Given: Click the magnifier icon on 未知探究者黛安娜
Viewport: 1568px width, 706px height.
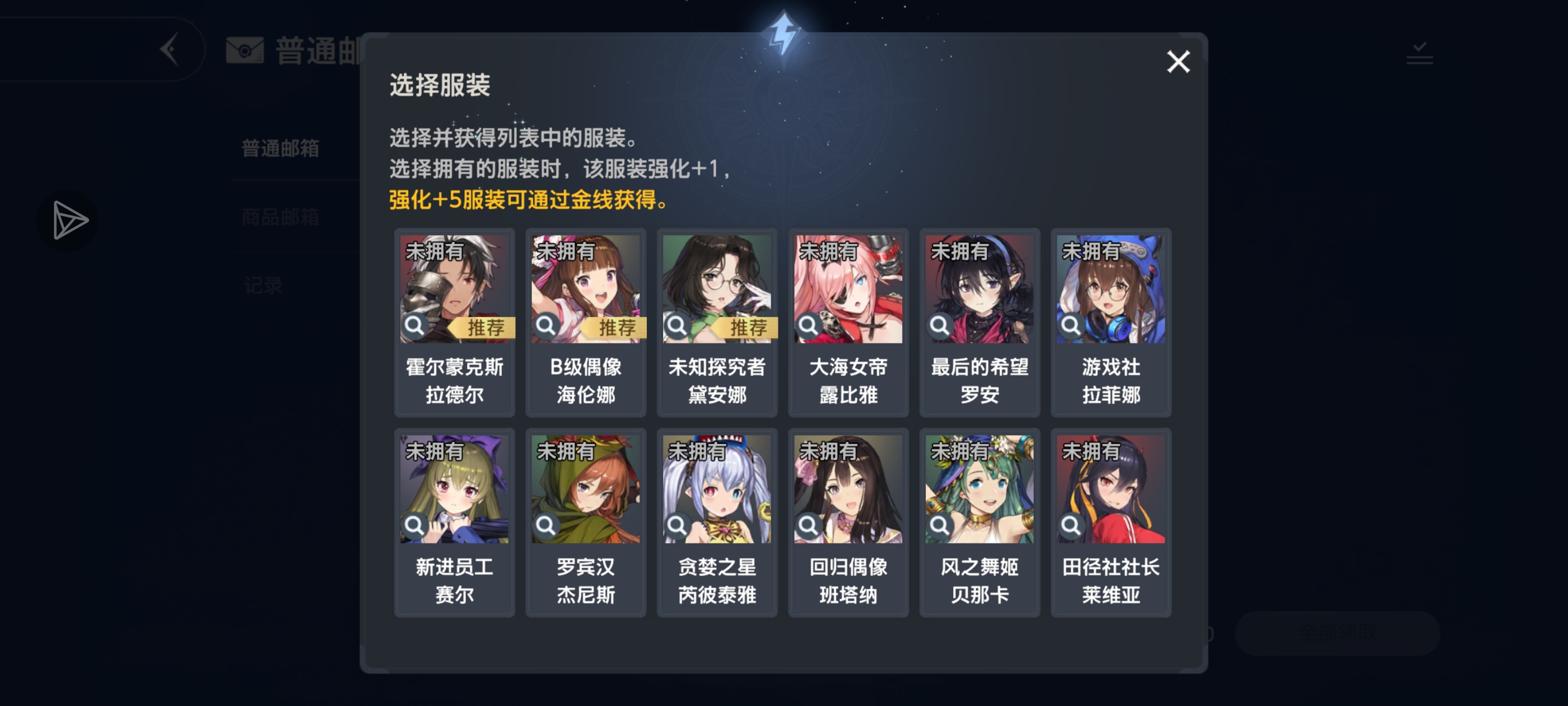Looking at the screenshot, I should click(677, 327).
